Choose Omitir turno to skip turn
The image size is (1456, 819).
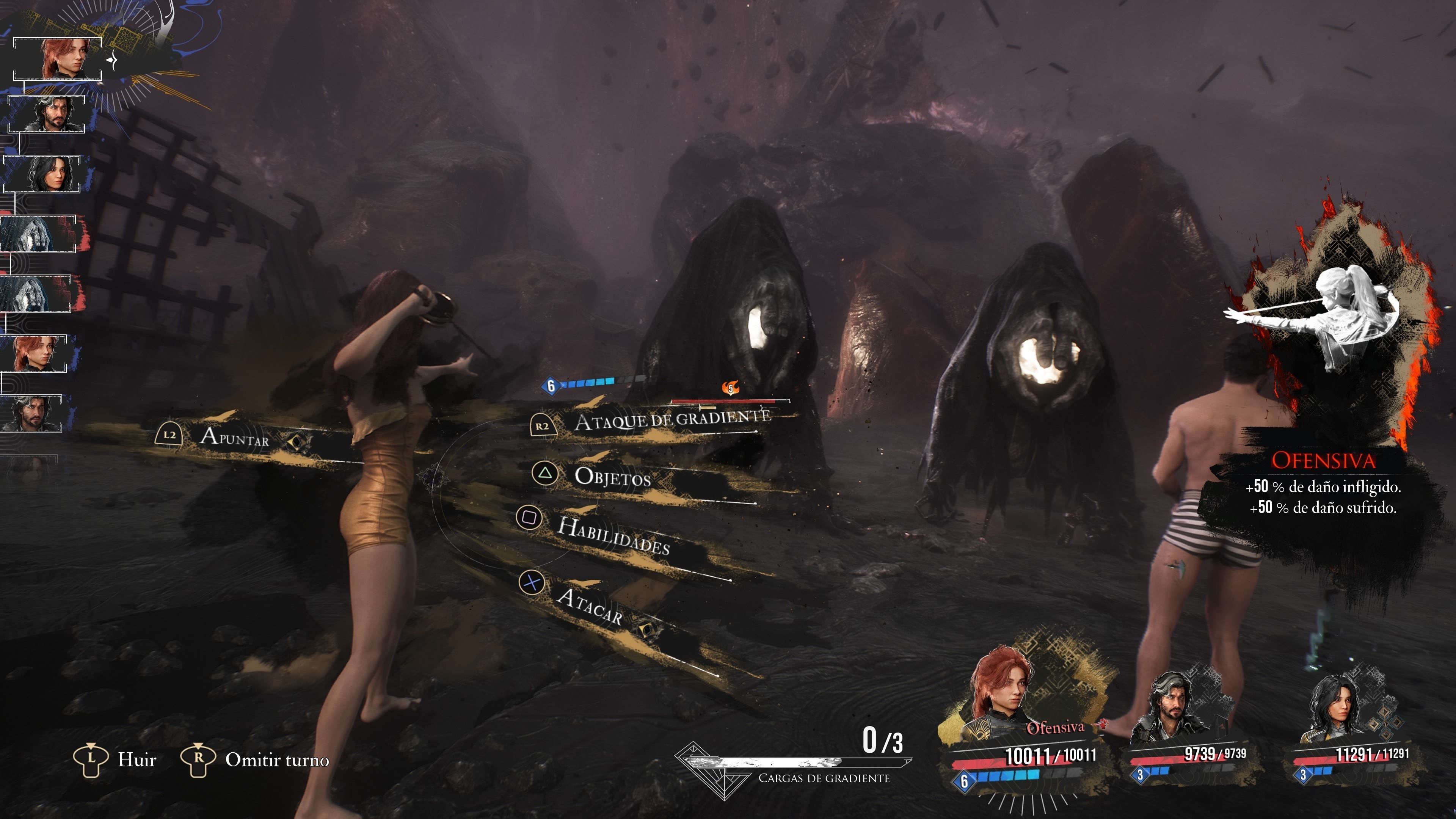276,759
